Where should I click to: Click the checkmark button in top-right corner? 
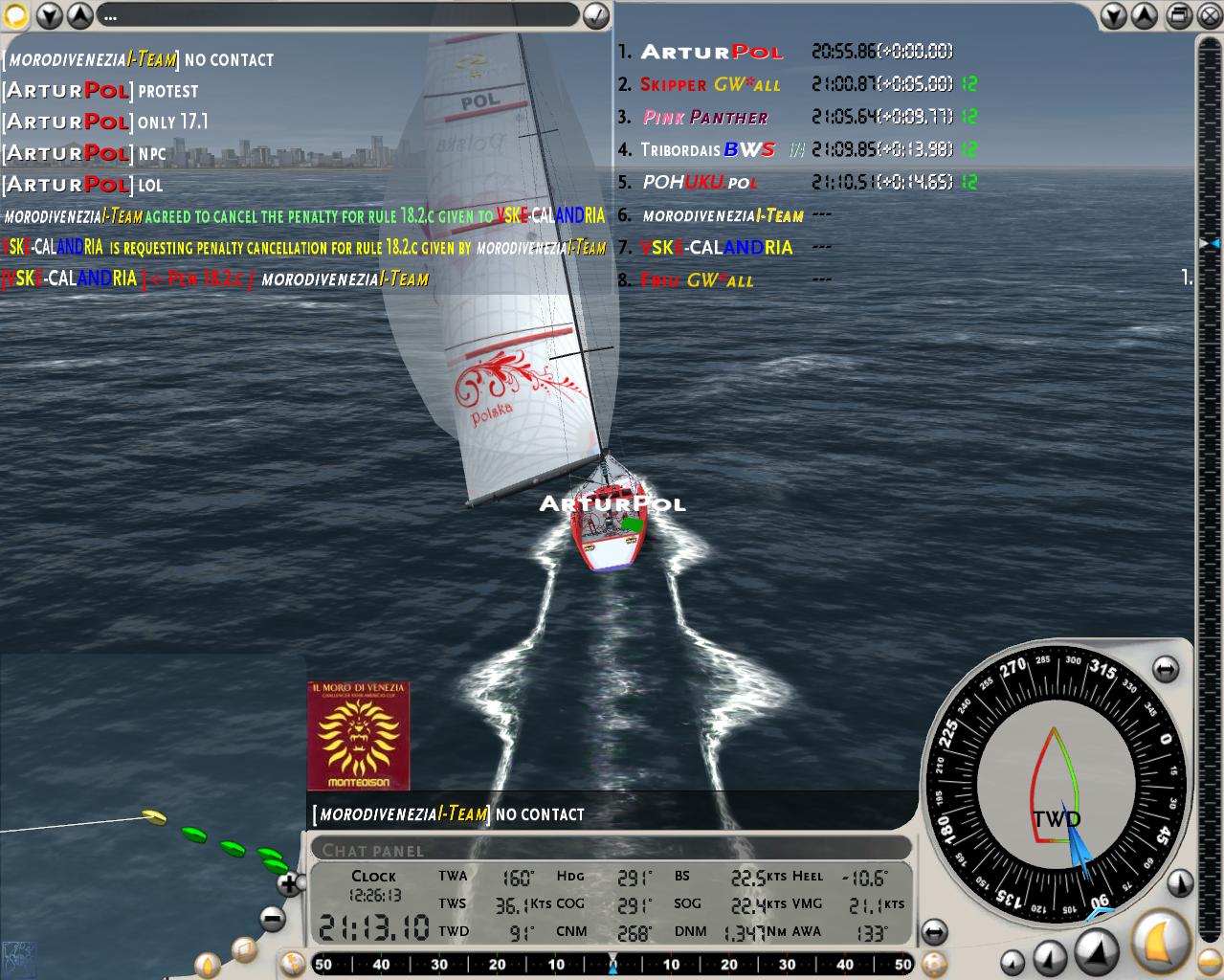(1209, 15)
